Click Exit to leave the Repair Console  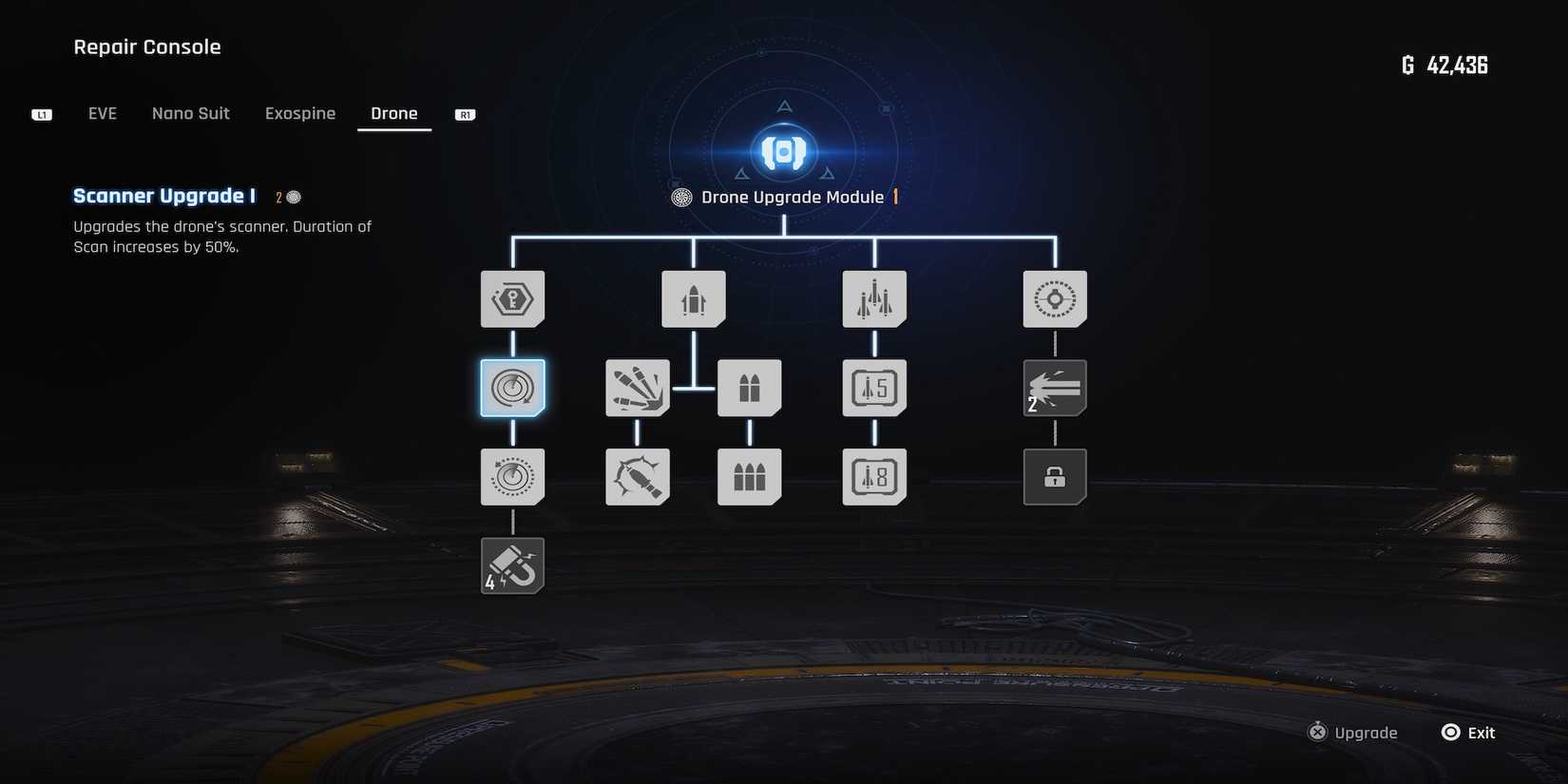pos(1468,732)
